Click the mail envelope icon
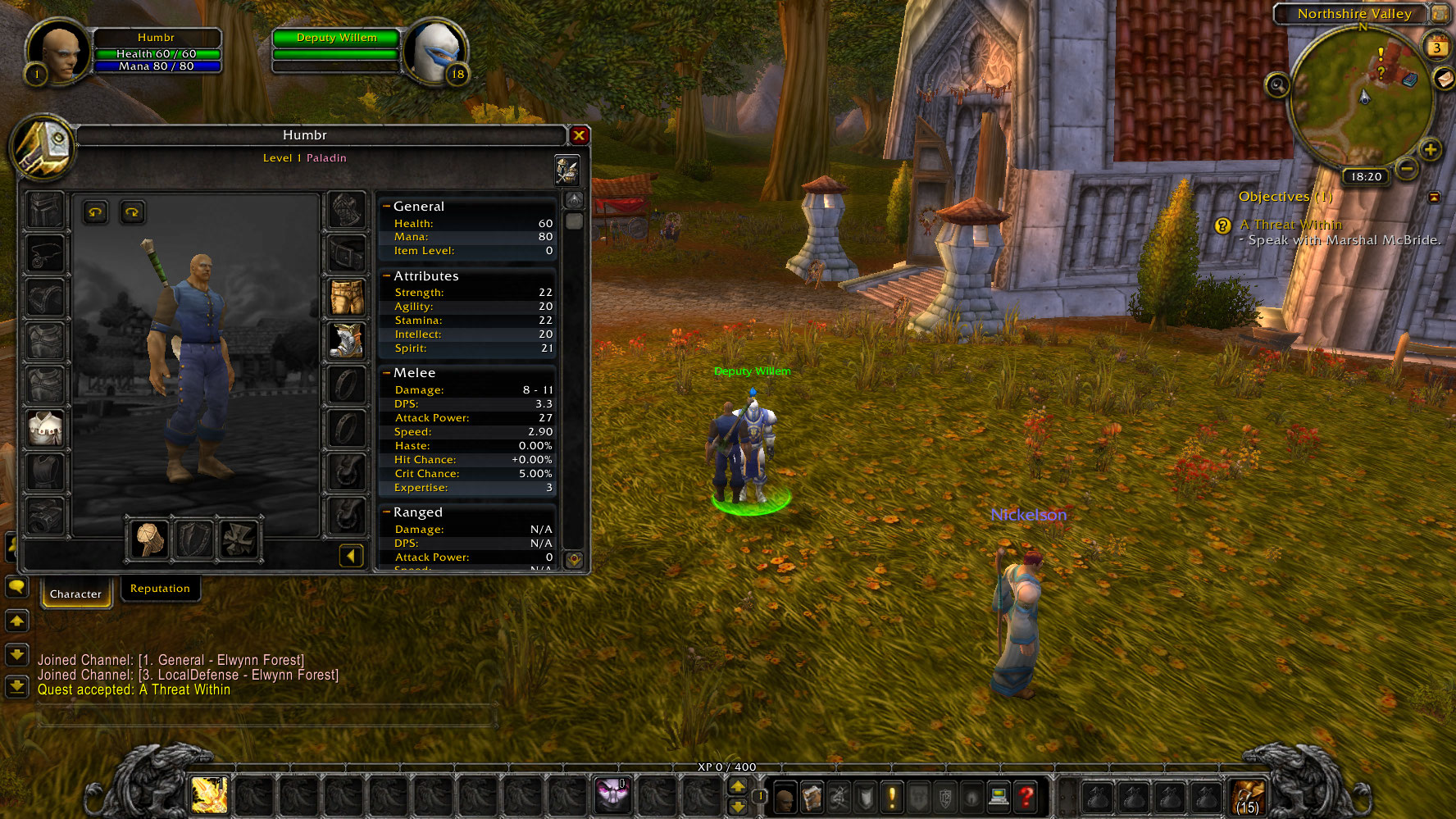1456x819 pixels. tap(1444, 78)
